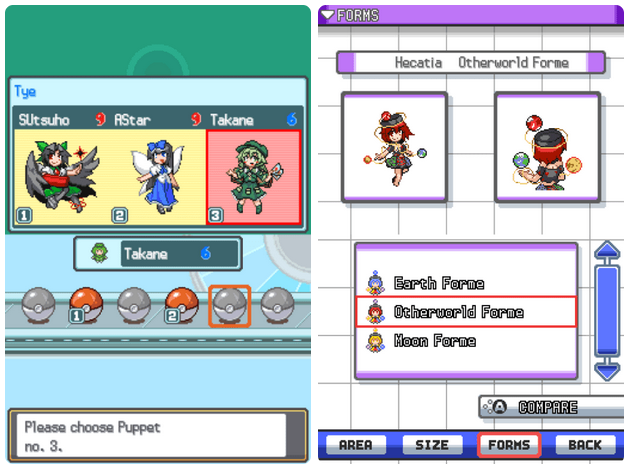This screenshot has width=631, height=467.
Task: Click the back-view Hecatia sprite panel
Action: tap(547, 147)
